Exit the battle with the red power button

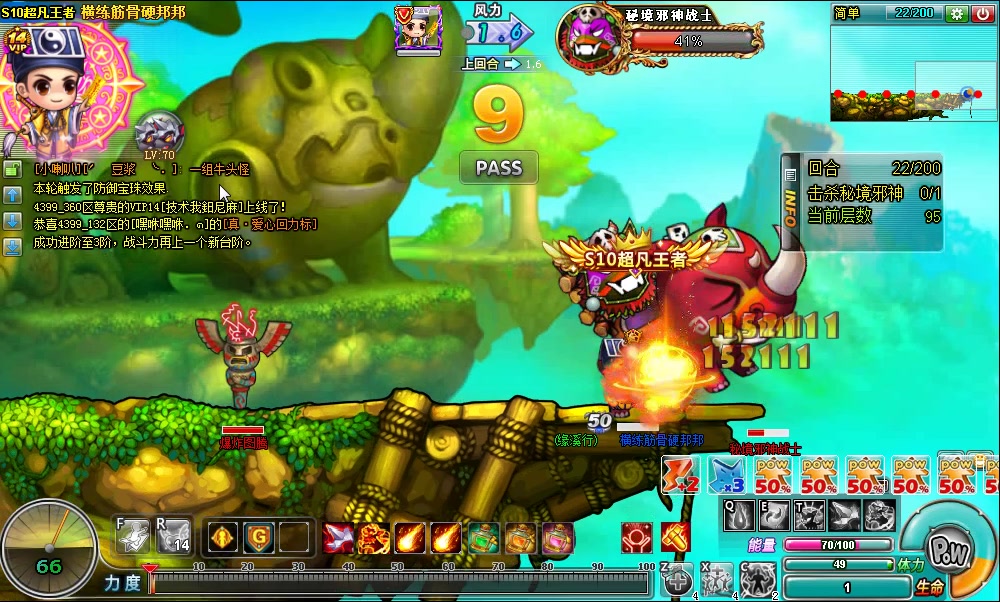tap(983, 13)
